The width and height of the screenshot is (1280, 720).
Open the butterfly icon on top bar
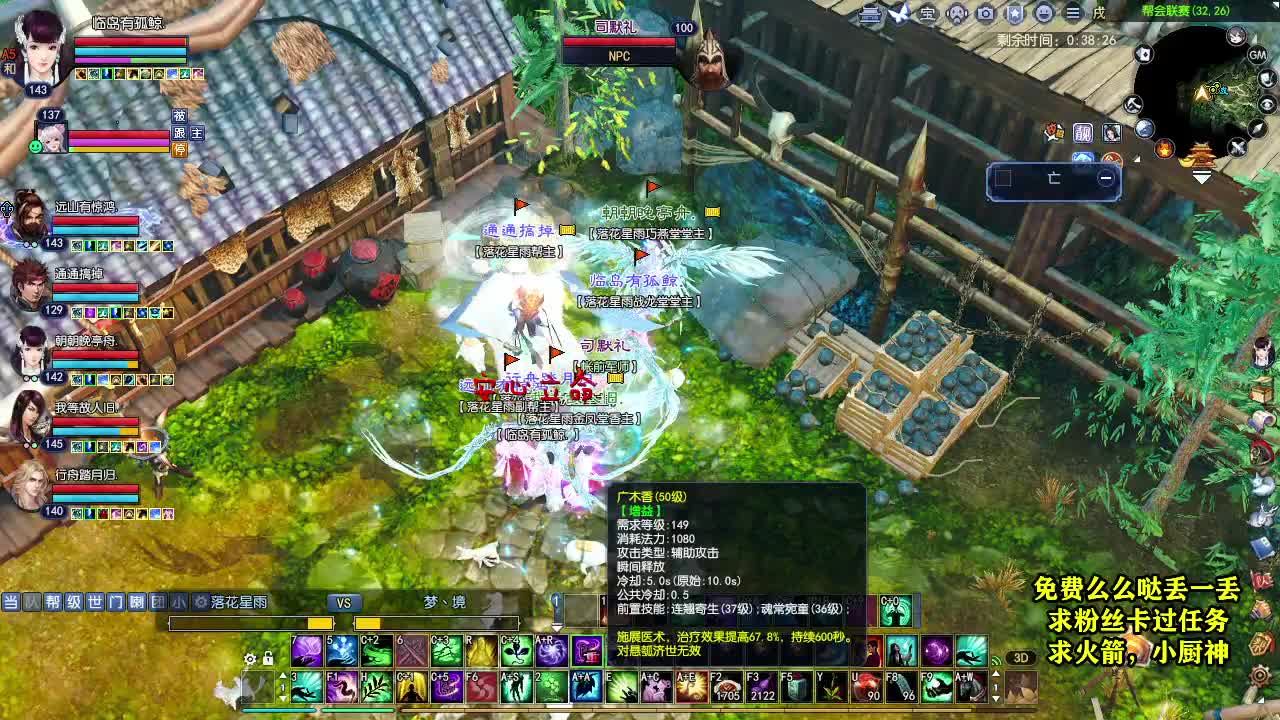[898, 12]
